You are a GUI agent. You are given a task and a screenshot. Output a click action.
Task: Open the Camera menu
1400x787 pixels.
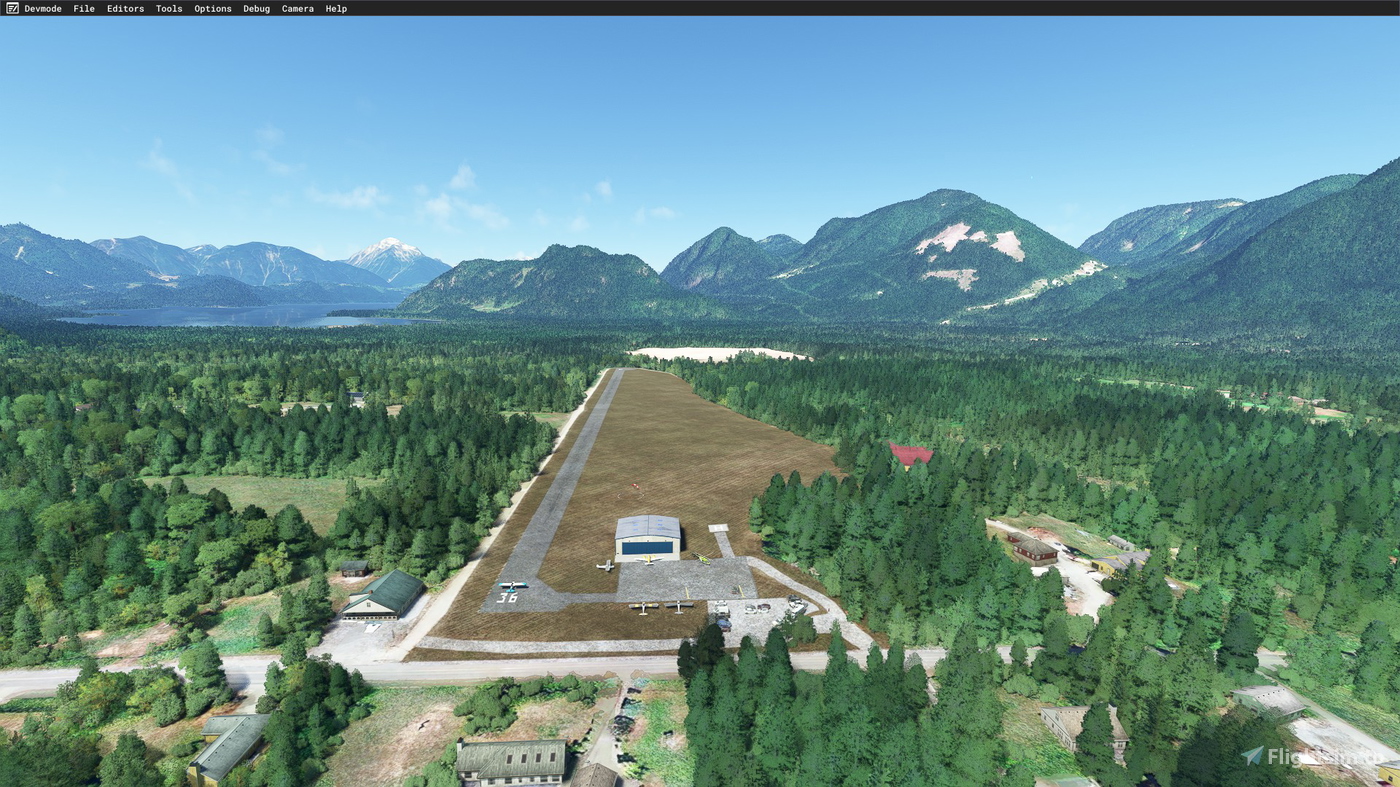click(297, 8)
